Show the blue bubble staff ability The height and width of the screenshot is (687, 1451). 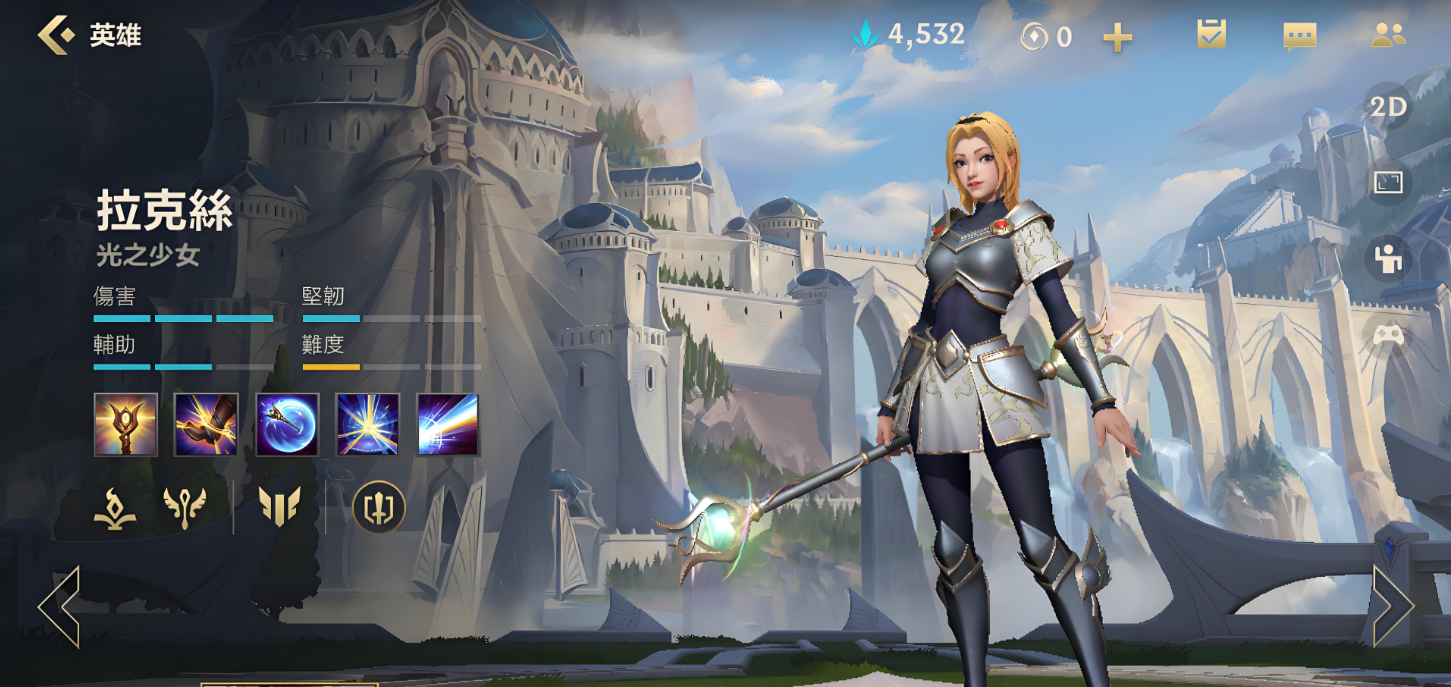(x=287, y=424)
